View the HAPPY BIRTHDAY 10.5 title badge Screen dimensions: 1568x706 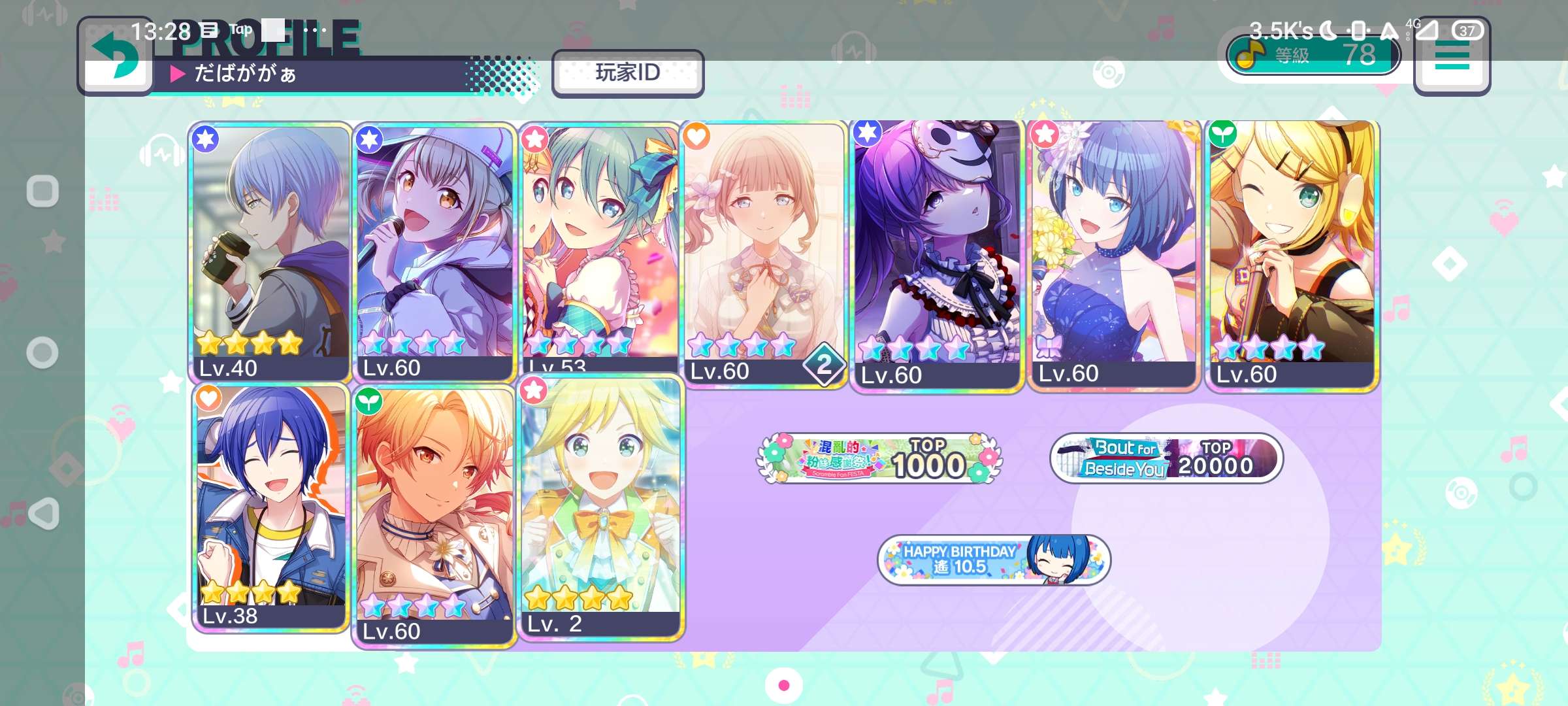[993, 560]
